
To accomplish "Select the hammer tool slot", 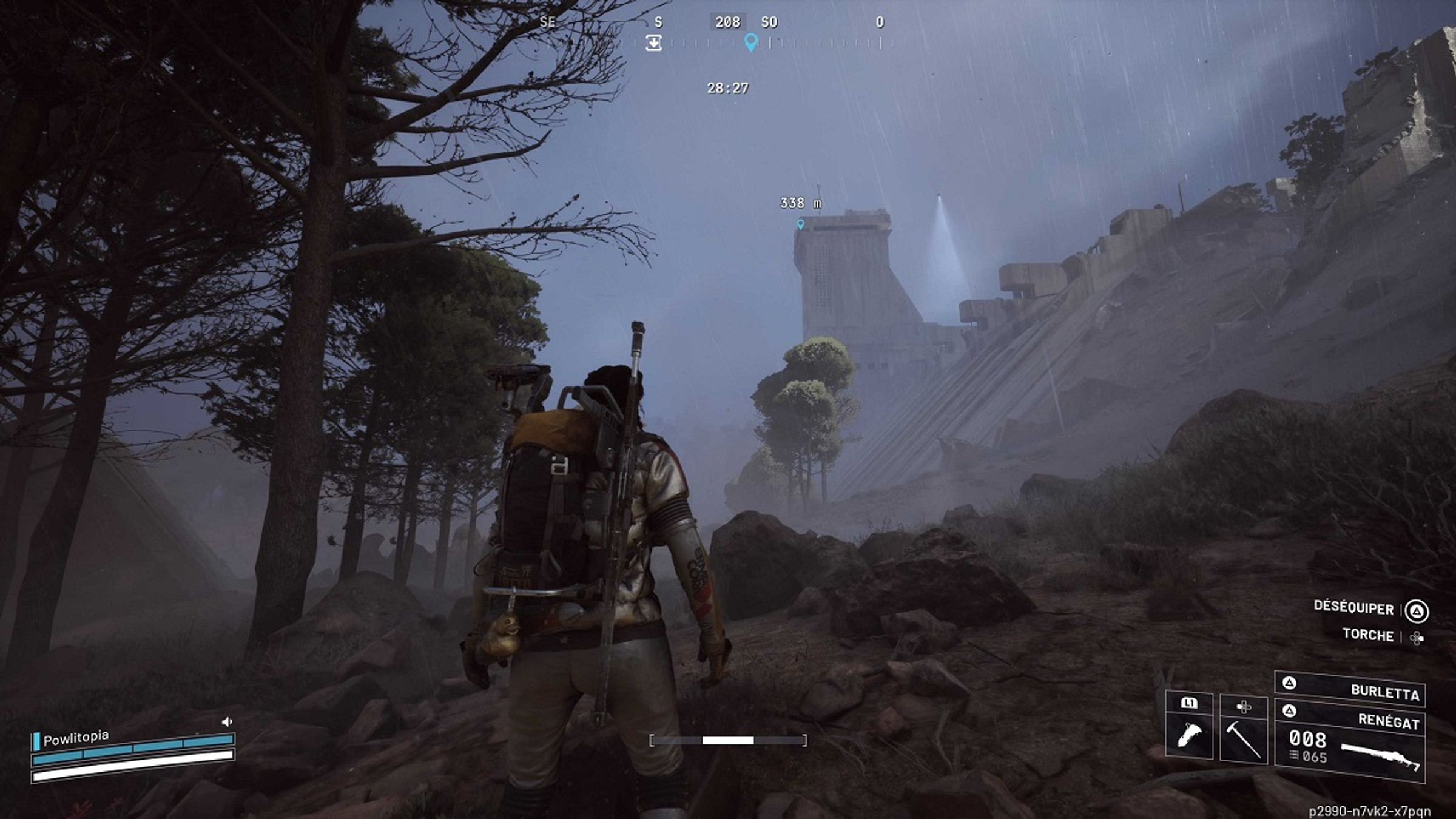I will (x=1244, y=739).
